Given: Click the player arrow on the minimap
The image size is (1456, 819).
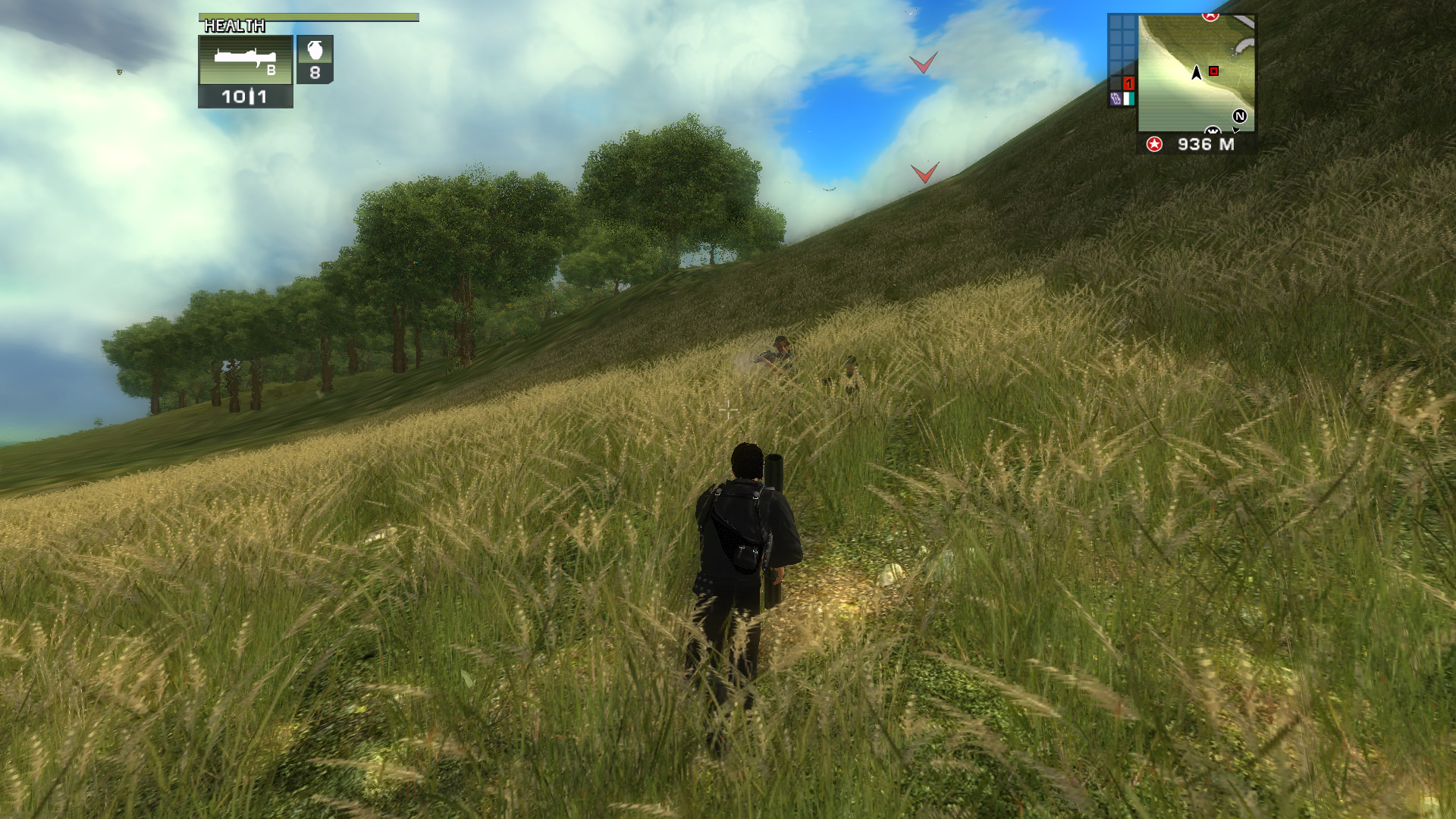Looking at the screenshot, I should click(x=1195, y=72).
